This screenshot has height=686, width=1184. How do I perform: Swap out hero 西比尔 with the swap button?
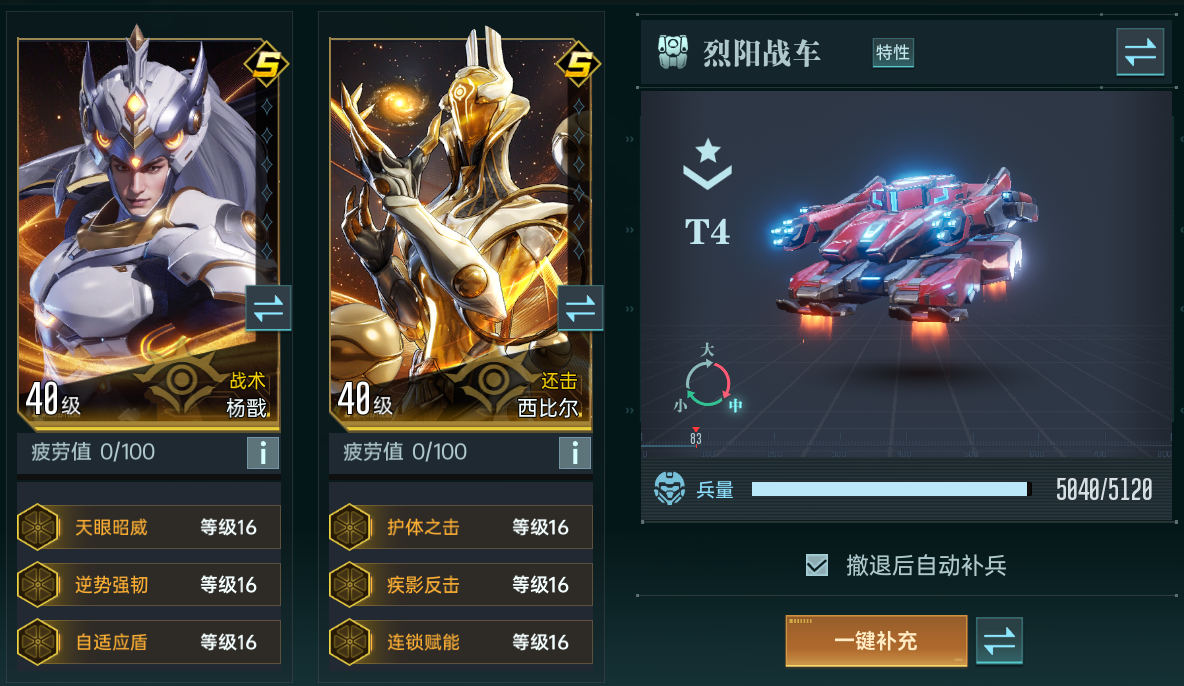tap(580, 308)
